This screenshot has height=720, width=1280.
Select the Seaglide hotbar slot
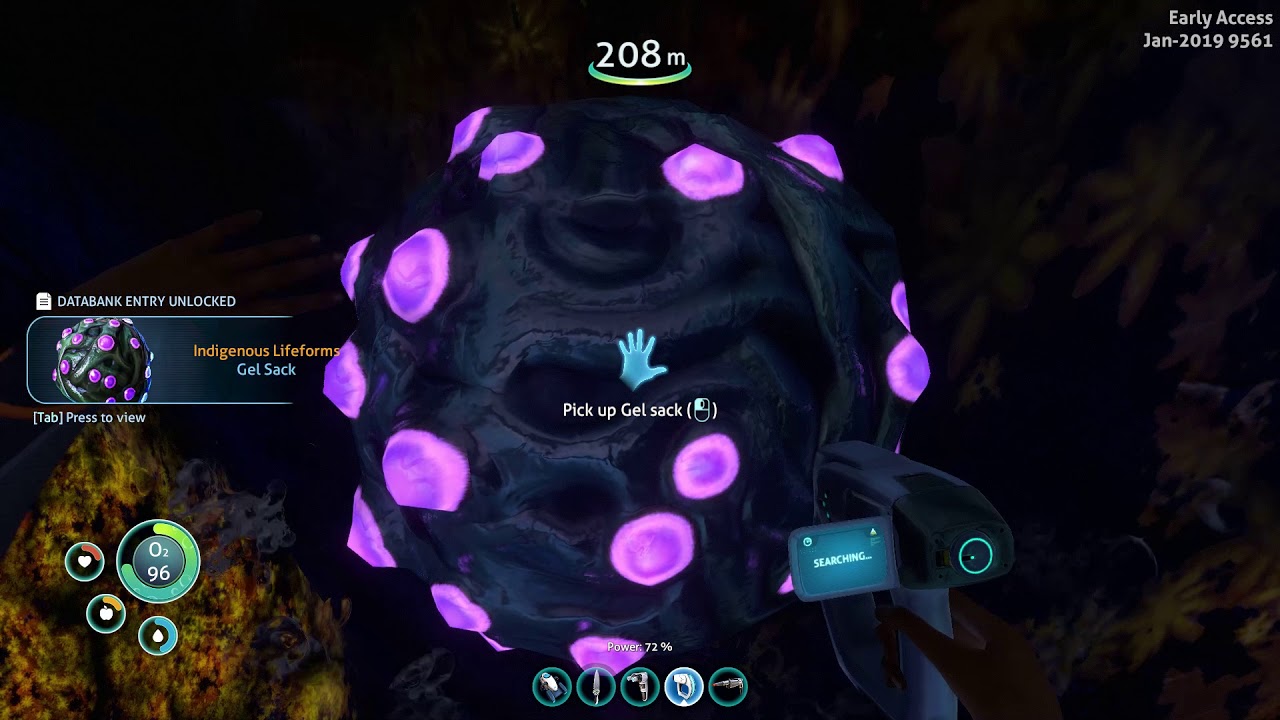pyautogui.click(x=552, y=687)
